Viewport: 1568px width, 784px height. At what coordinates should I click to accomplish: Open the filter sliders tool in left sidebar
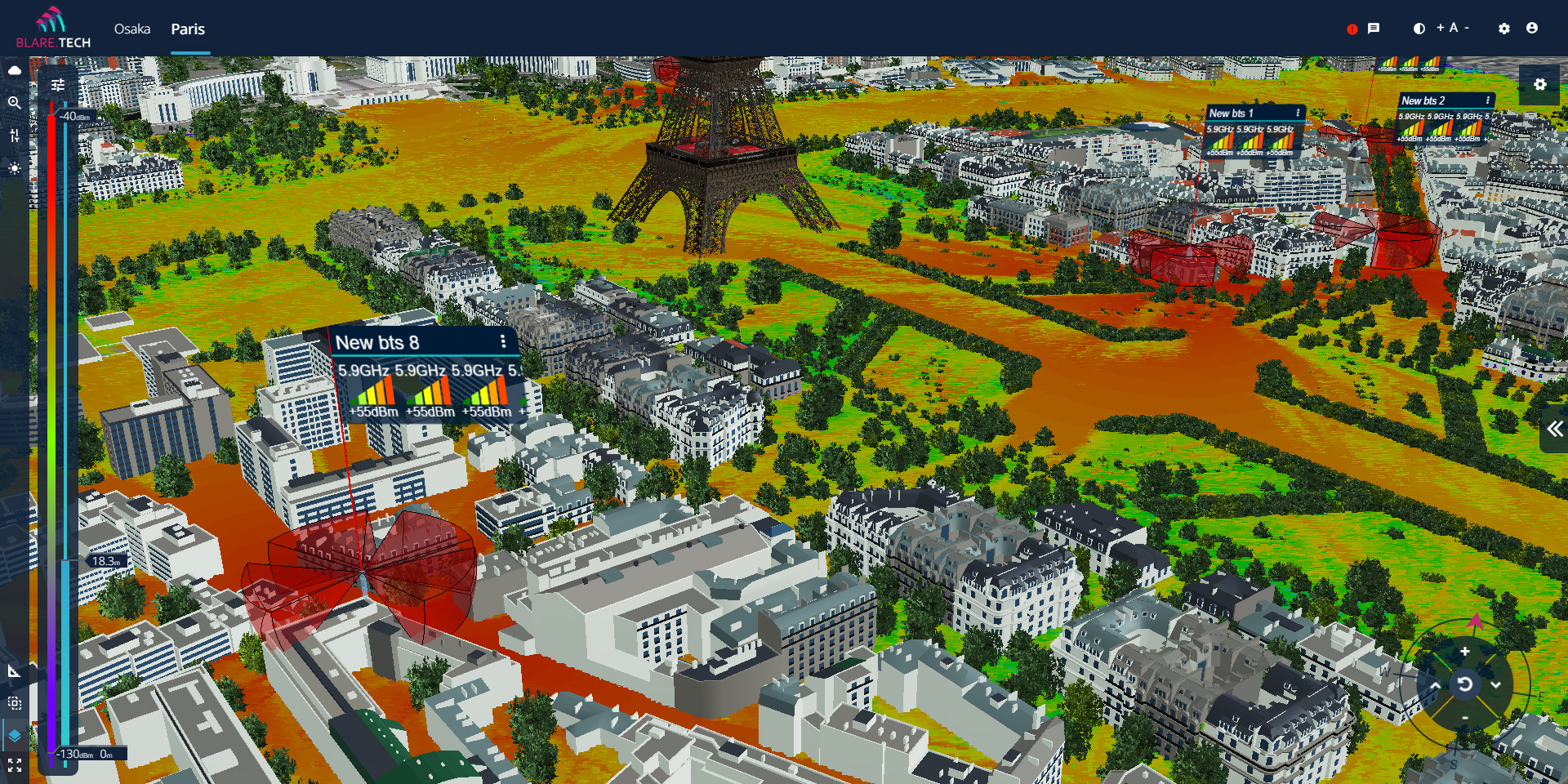[15, 136]
